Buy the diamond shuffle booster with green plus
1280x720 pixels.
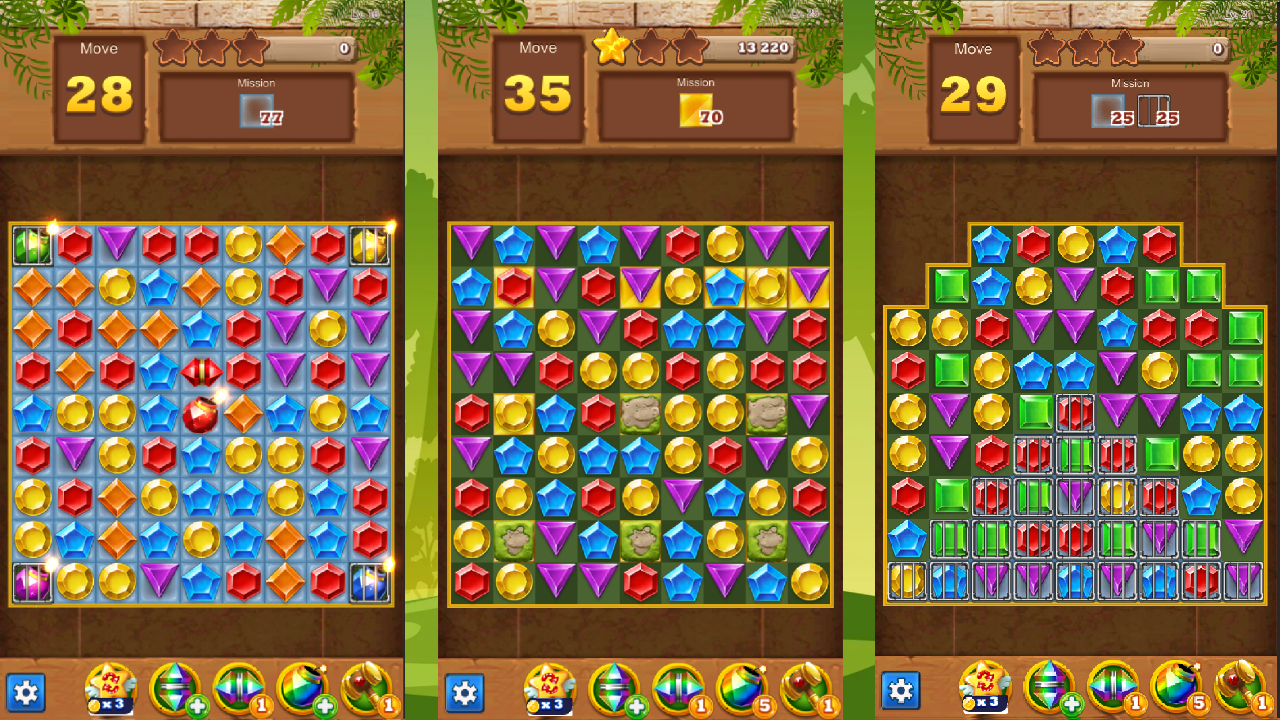click(x=175, y=687)
